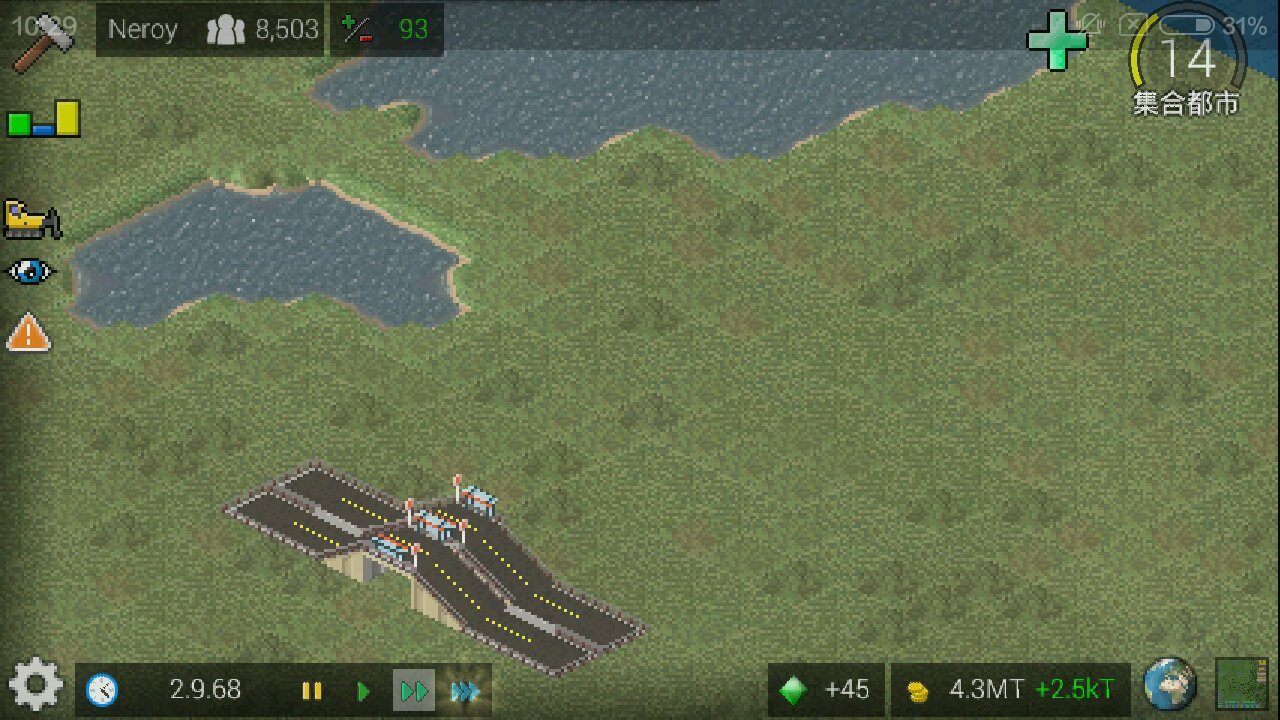1280x720 pixels.
Task: Open the happiness rating 93 panel
Action: coord(386,30)
